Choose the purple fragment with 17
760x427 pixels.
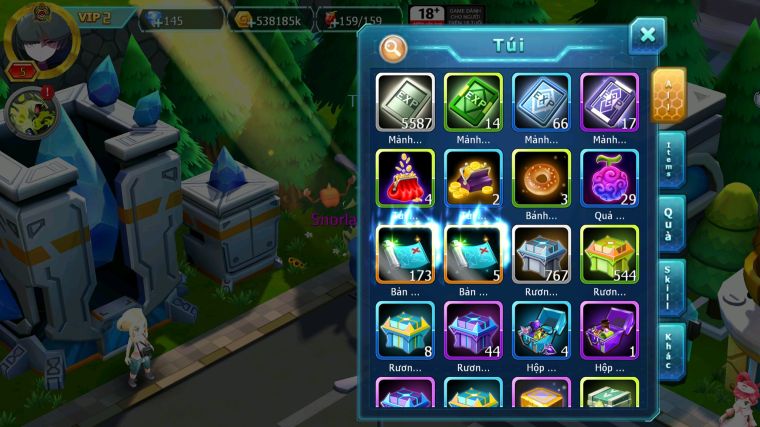click(x=609, y=103)
